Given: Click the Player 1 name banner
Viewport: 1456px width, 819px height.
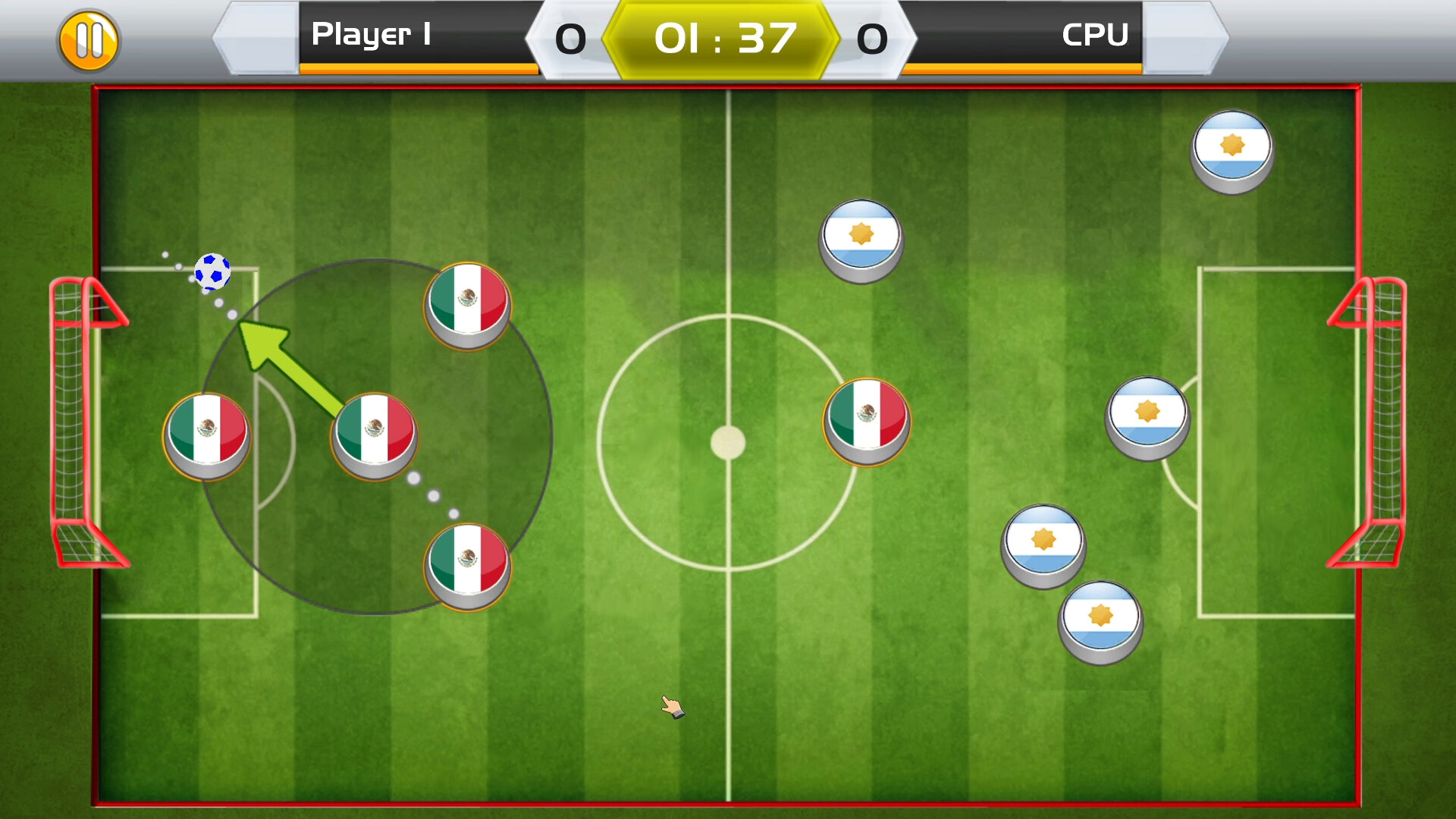Looking at the screenshot, I should [x=371, y=35].
